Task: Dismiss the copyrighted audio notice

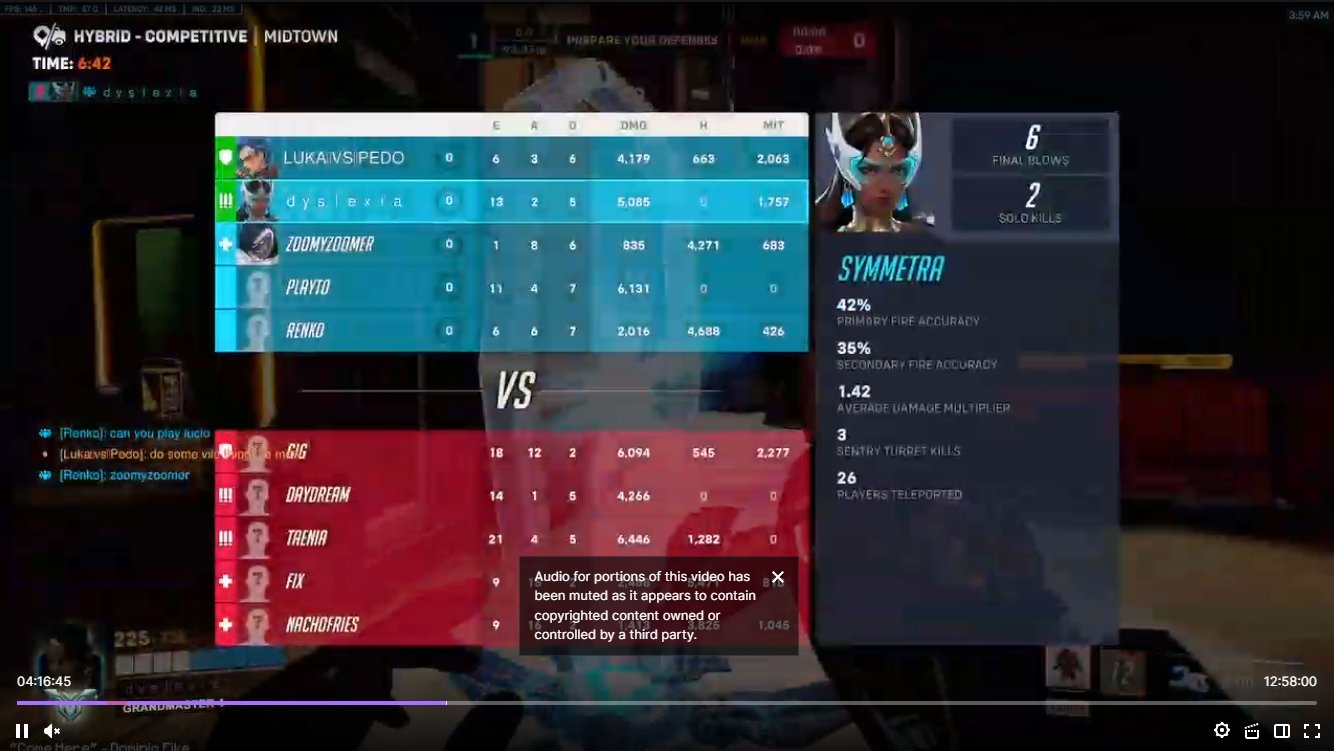Action: point(778,577)
